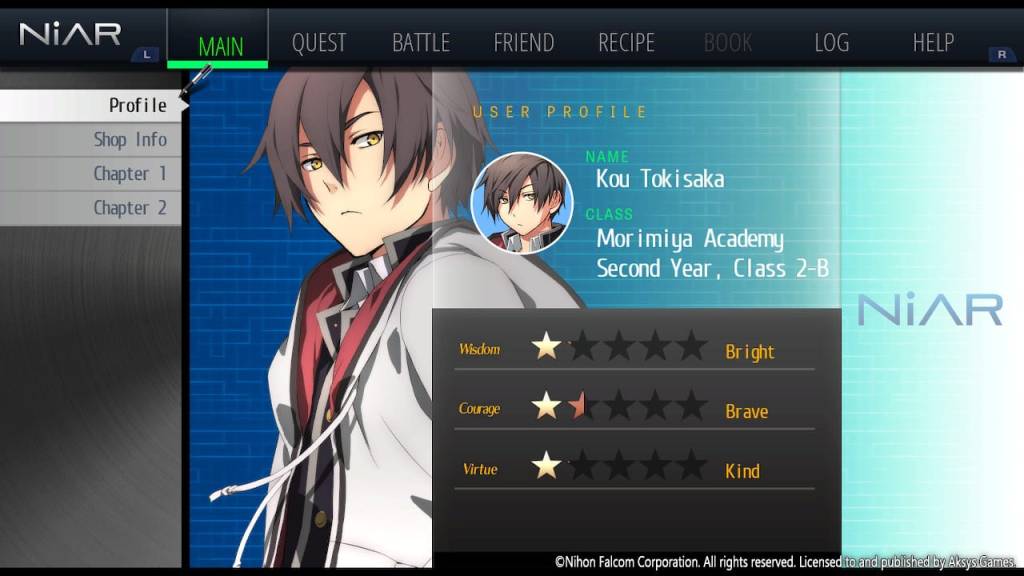This screenshot has height=576, width=1024.
Task: Open the QUEST tab
Action: [318, 43]
